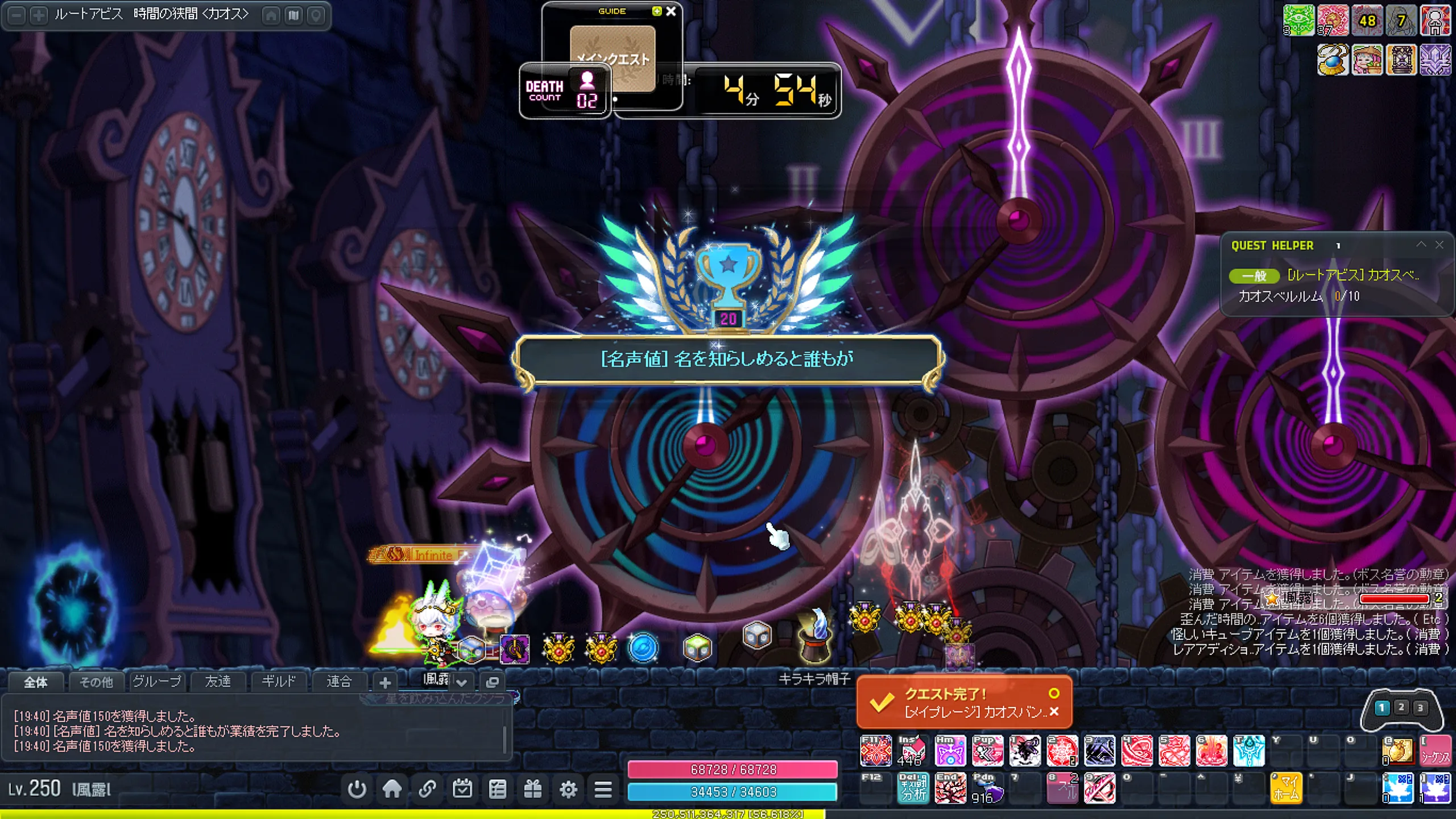This screenshot has height=819, width=1456.
Task: Open the settings gear menu
Action: [568, 789]
